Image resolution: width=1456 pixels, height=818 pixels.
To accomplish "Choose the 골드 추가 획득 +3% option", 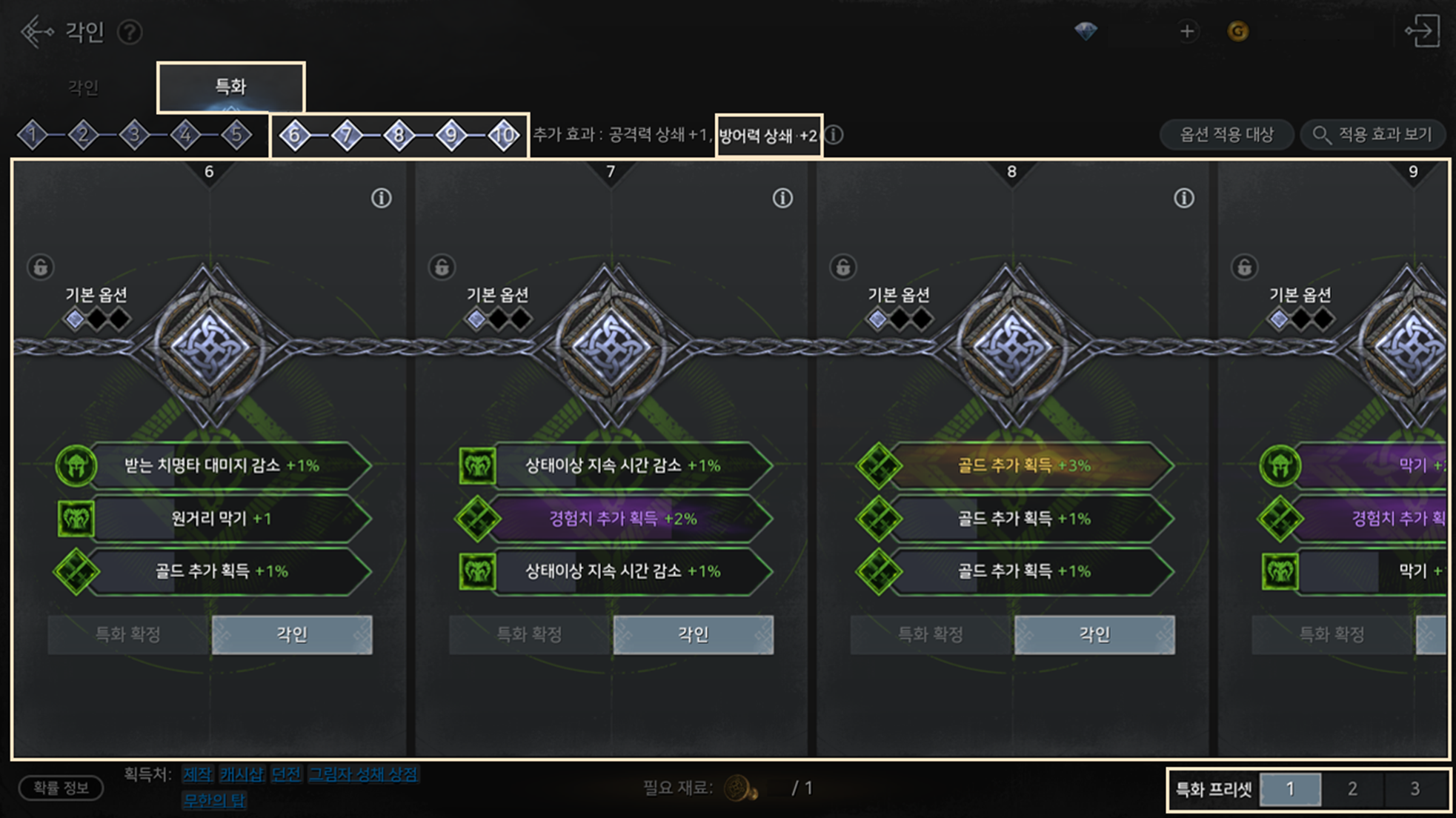I will [x=1024, y=465].
